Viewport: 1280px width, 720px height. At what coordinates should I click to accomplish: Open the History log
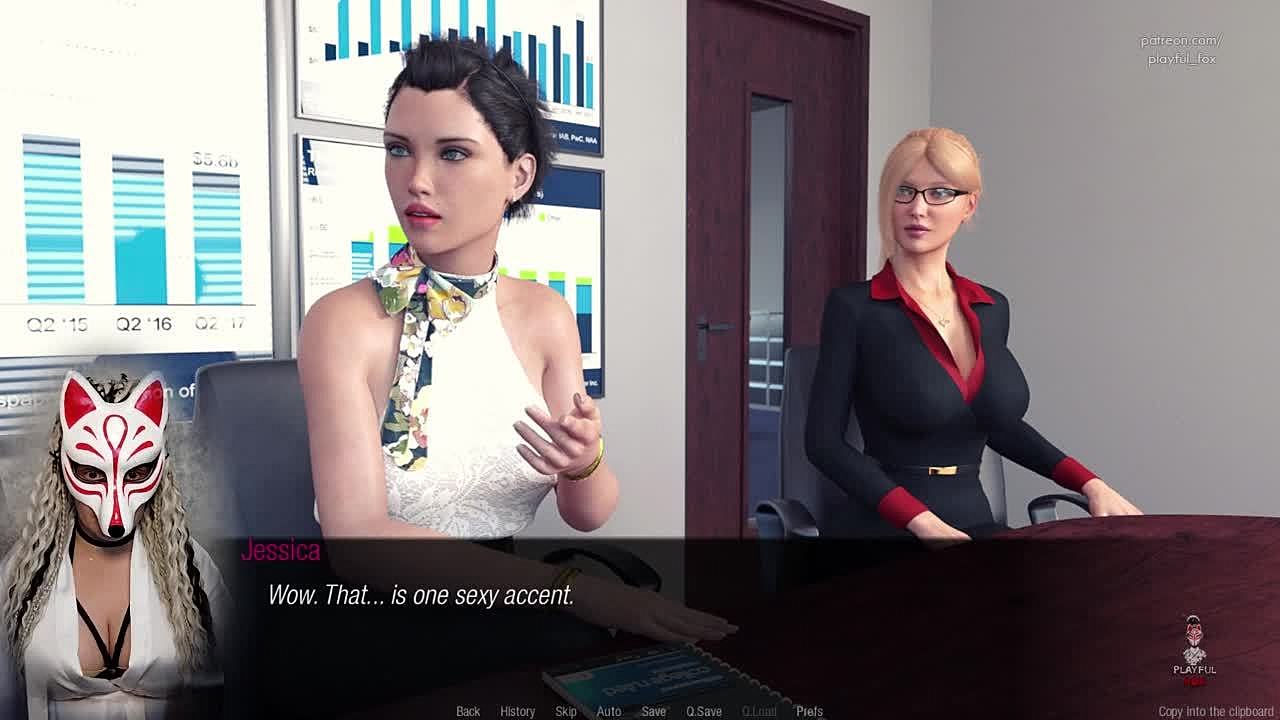517,711
